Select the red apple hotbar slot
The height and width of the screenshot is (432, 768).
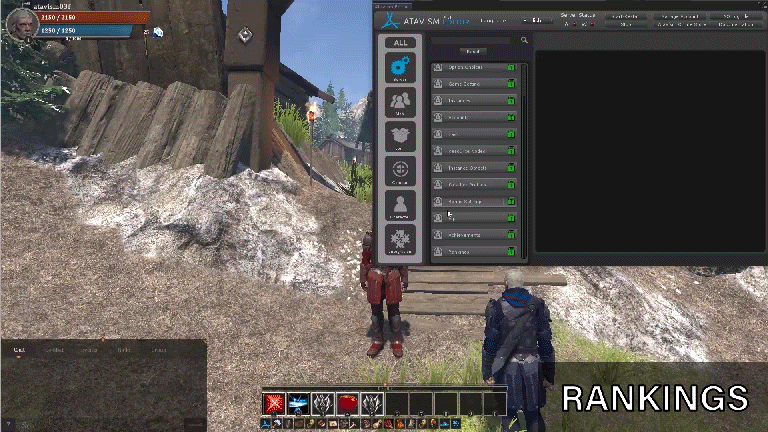click(x=347, y=403)
